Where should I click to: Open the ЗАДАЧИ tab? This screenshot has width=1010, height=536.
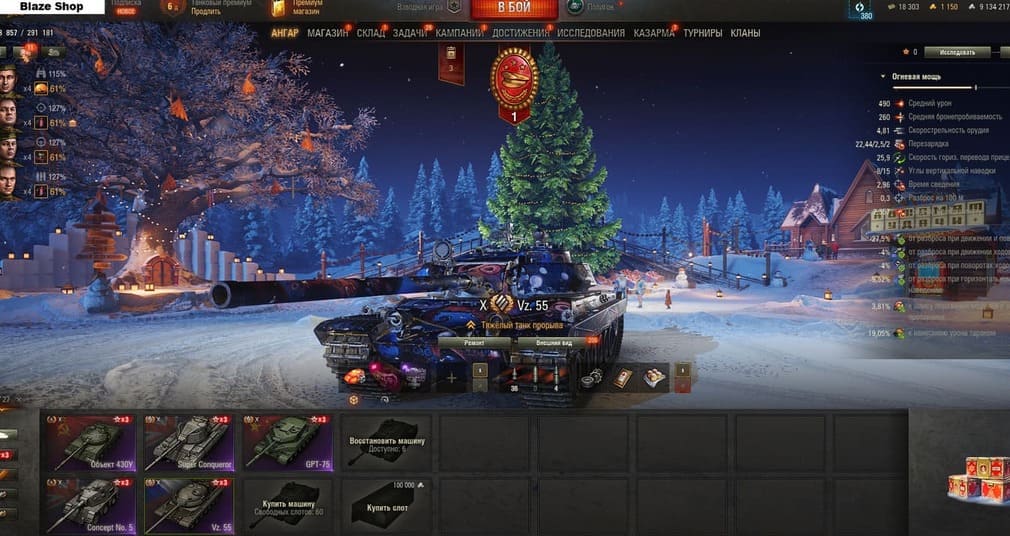[409, 33]
